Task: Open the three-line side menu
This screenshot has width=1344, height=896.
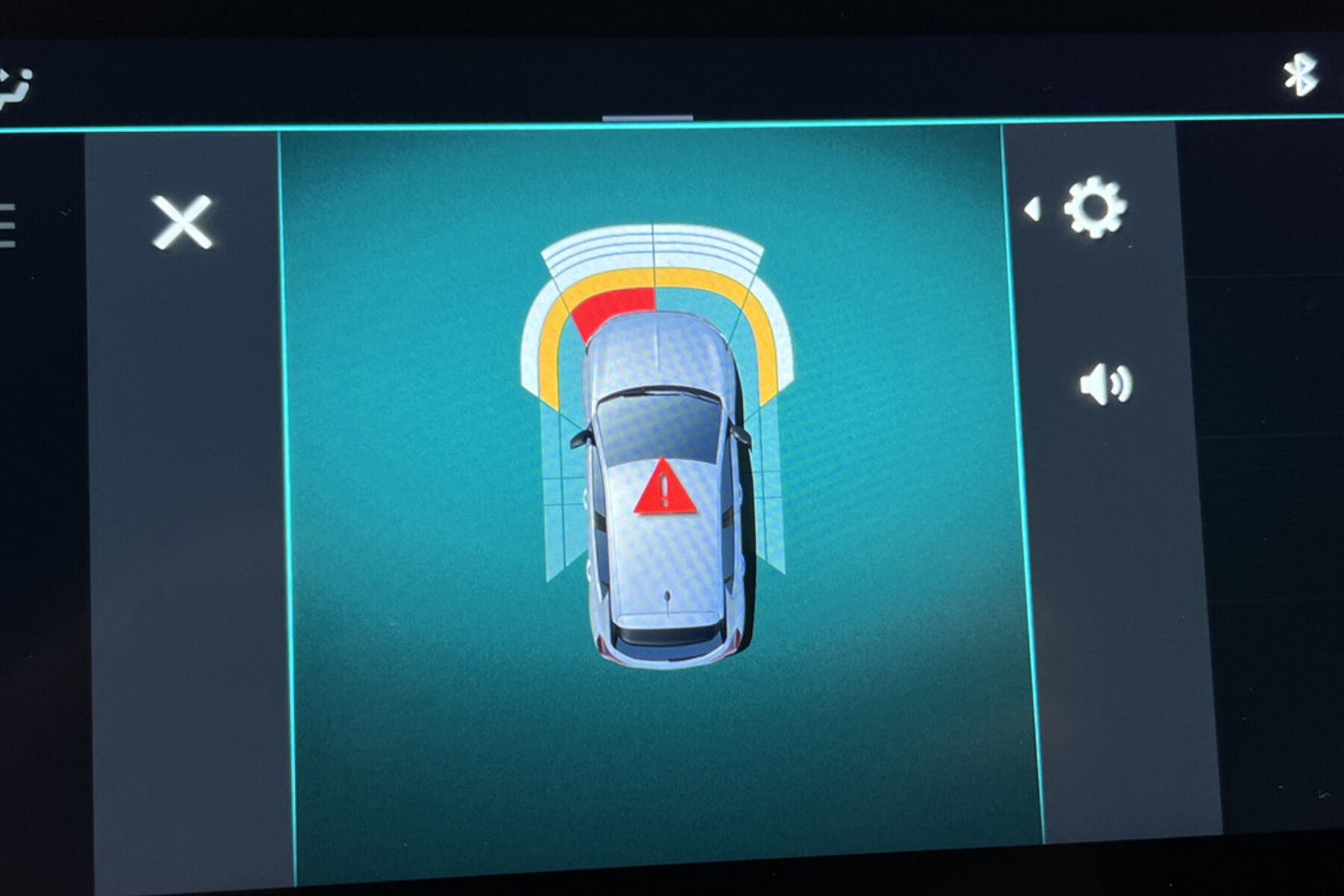Action: (x=7, y=224)
